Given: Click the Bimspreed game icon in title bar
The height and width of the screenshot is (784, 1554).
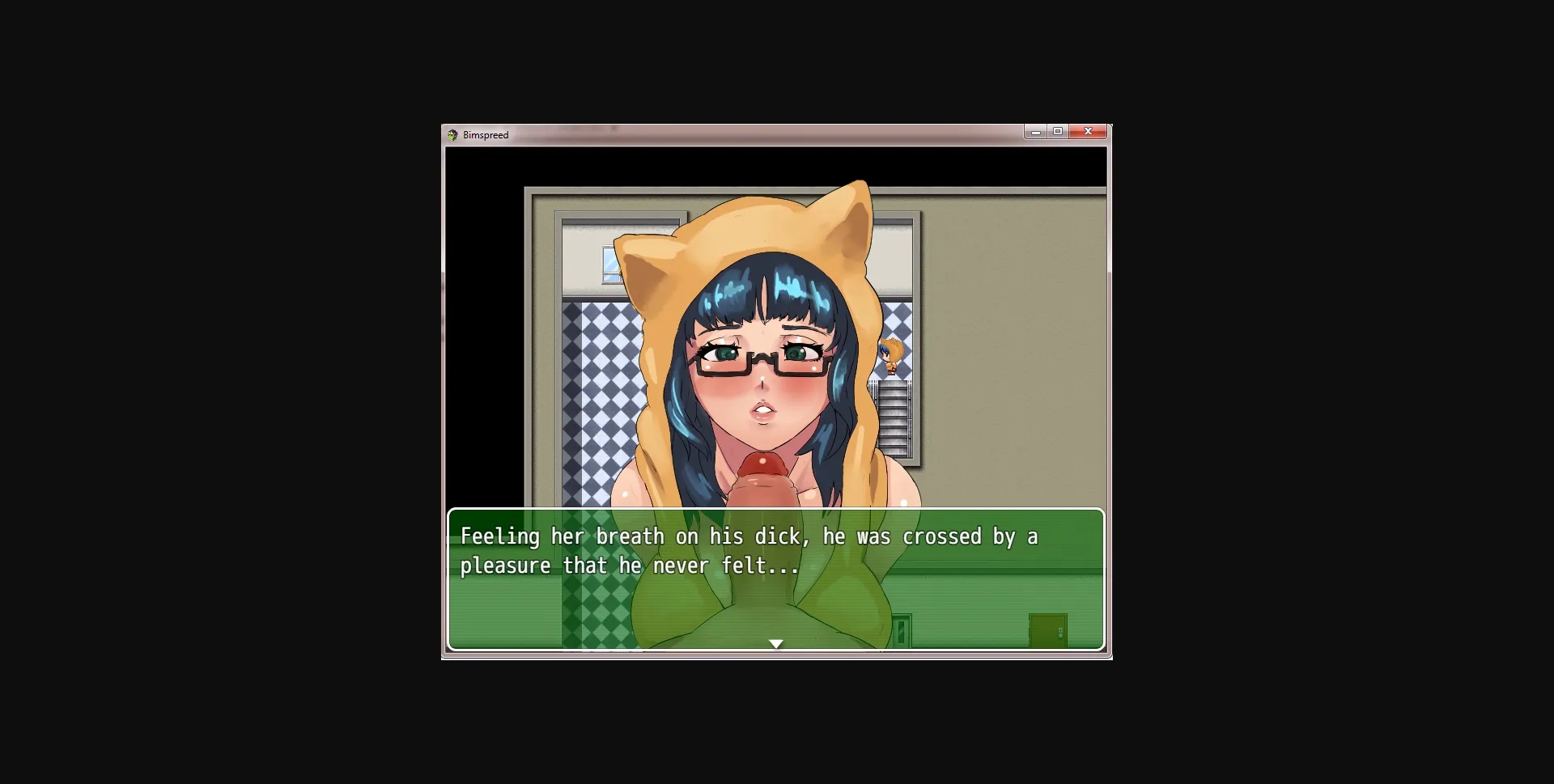Looking at the screenshot, I should (452, 135).
